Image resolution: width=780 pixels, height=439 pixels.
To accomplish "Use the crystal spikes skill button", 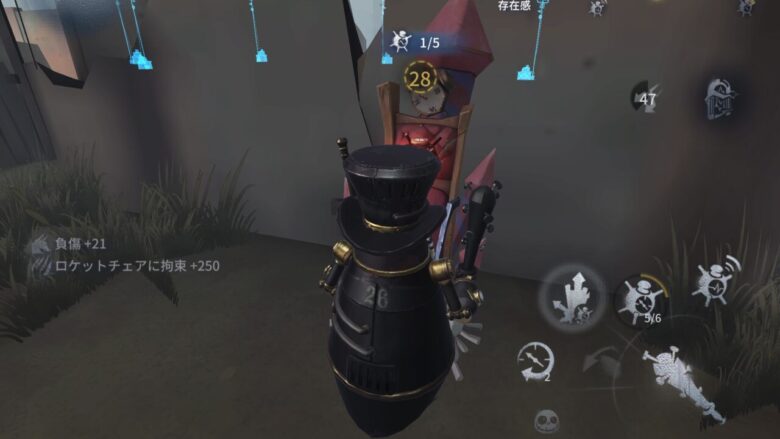I will (x=571, y=297).
